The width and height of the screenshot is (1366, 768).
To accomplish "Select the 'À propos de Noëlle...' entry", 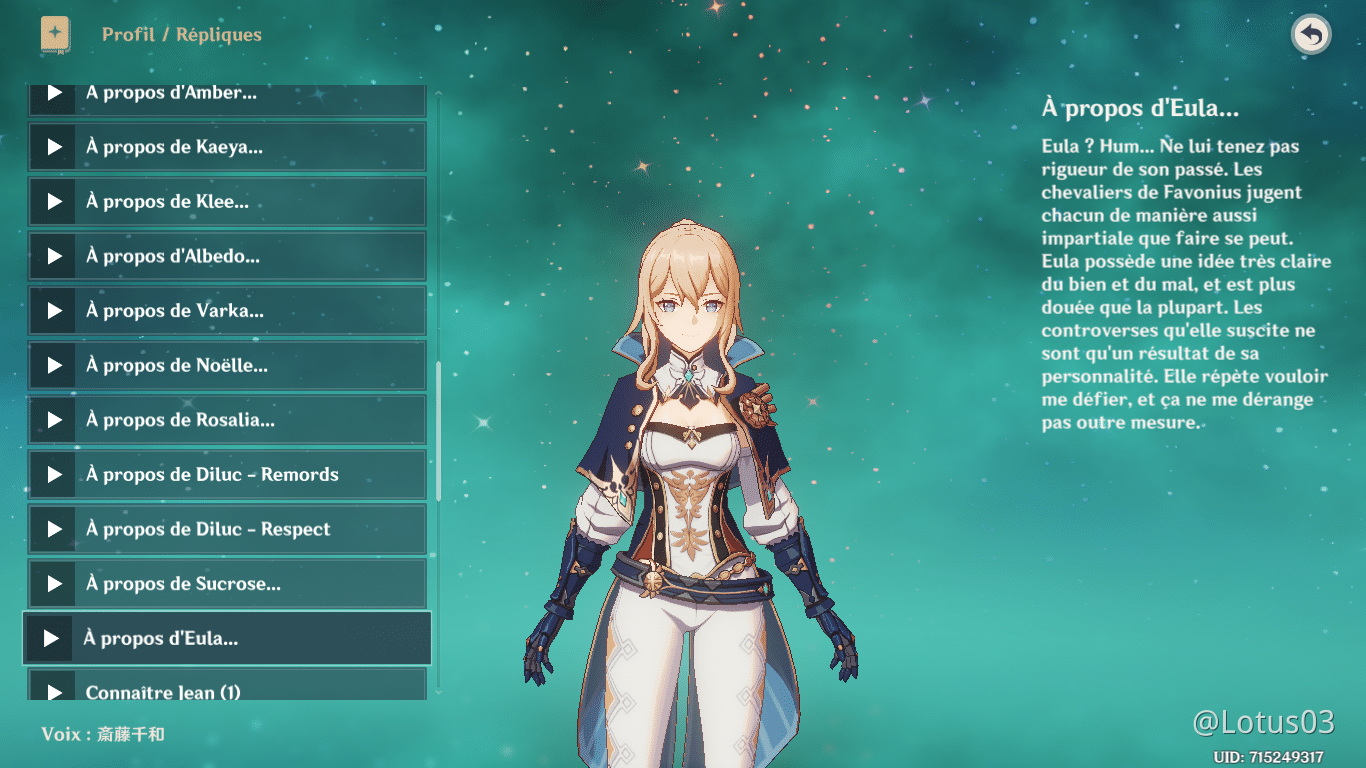I will (227, 366).
